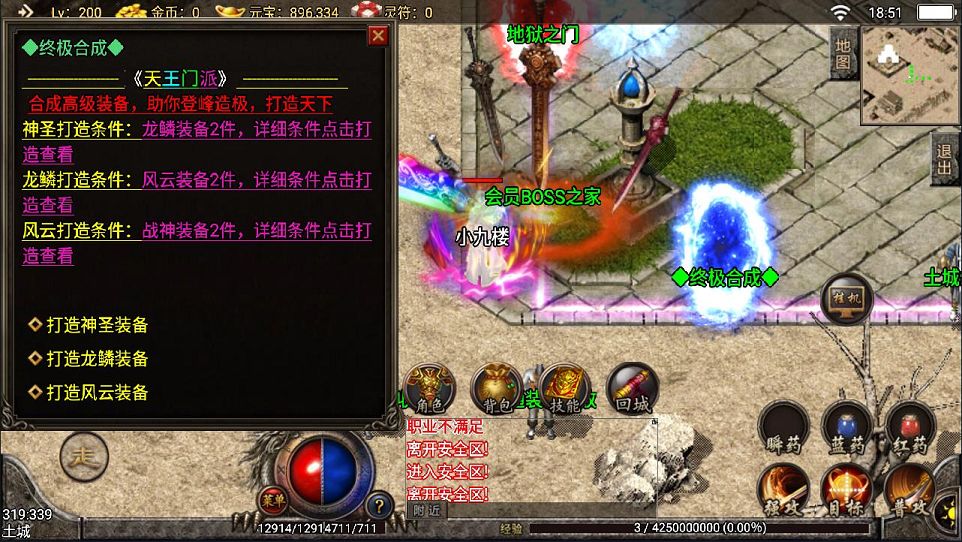The height and width of the screenshot is (542, 962).
Task: Activate the 强攻 forced attack skill
Action: point(783,490)
